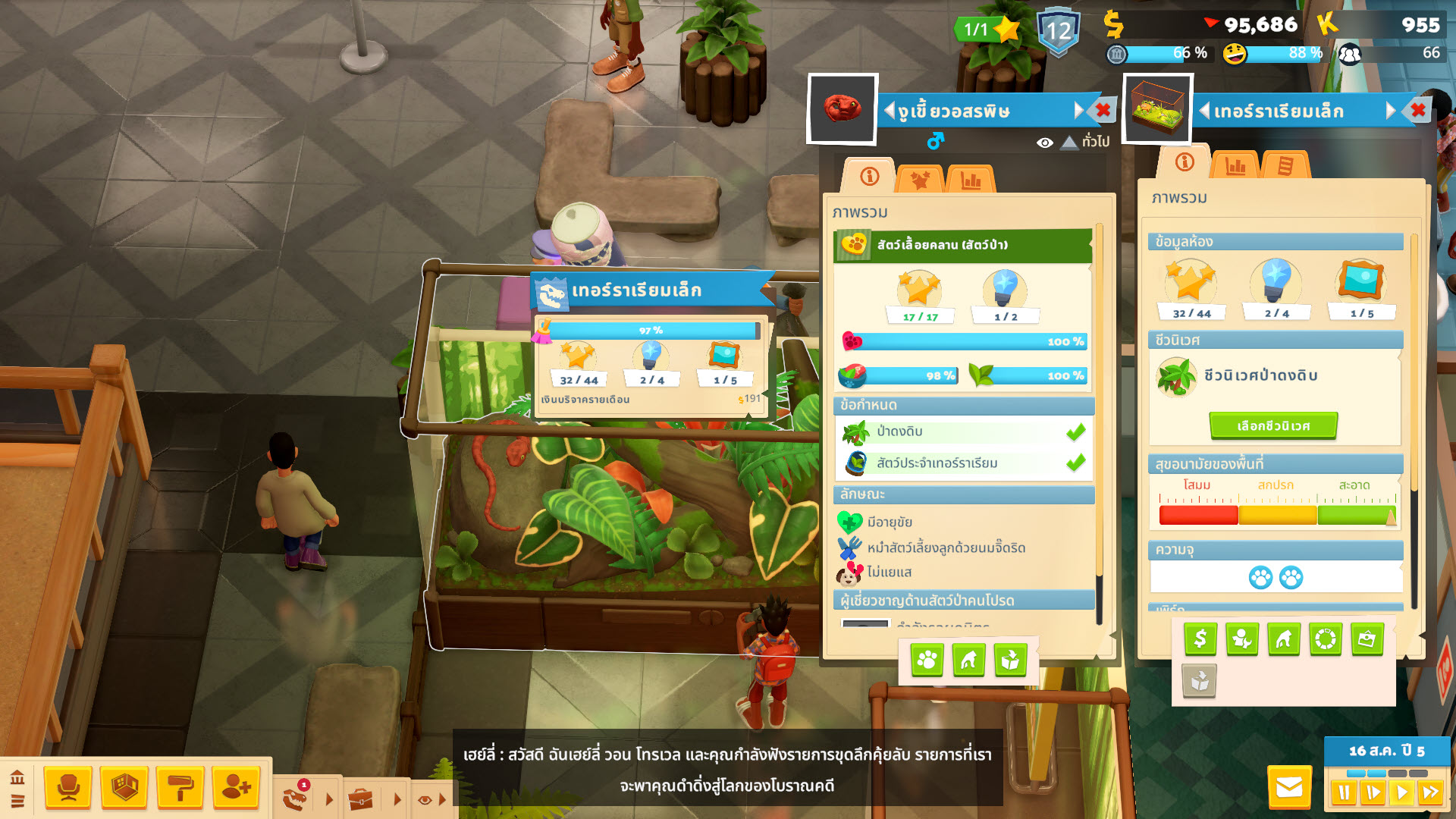Click the green dollar sign terrarium button

(1200, 639)
